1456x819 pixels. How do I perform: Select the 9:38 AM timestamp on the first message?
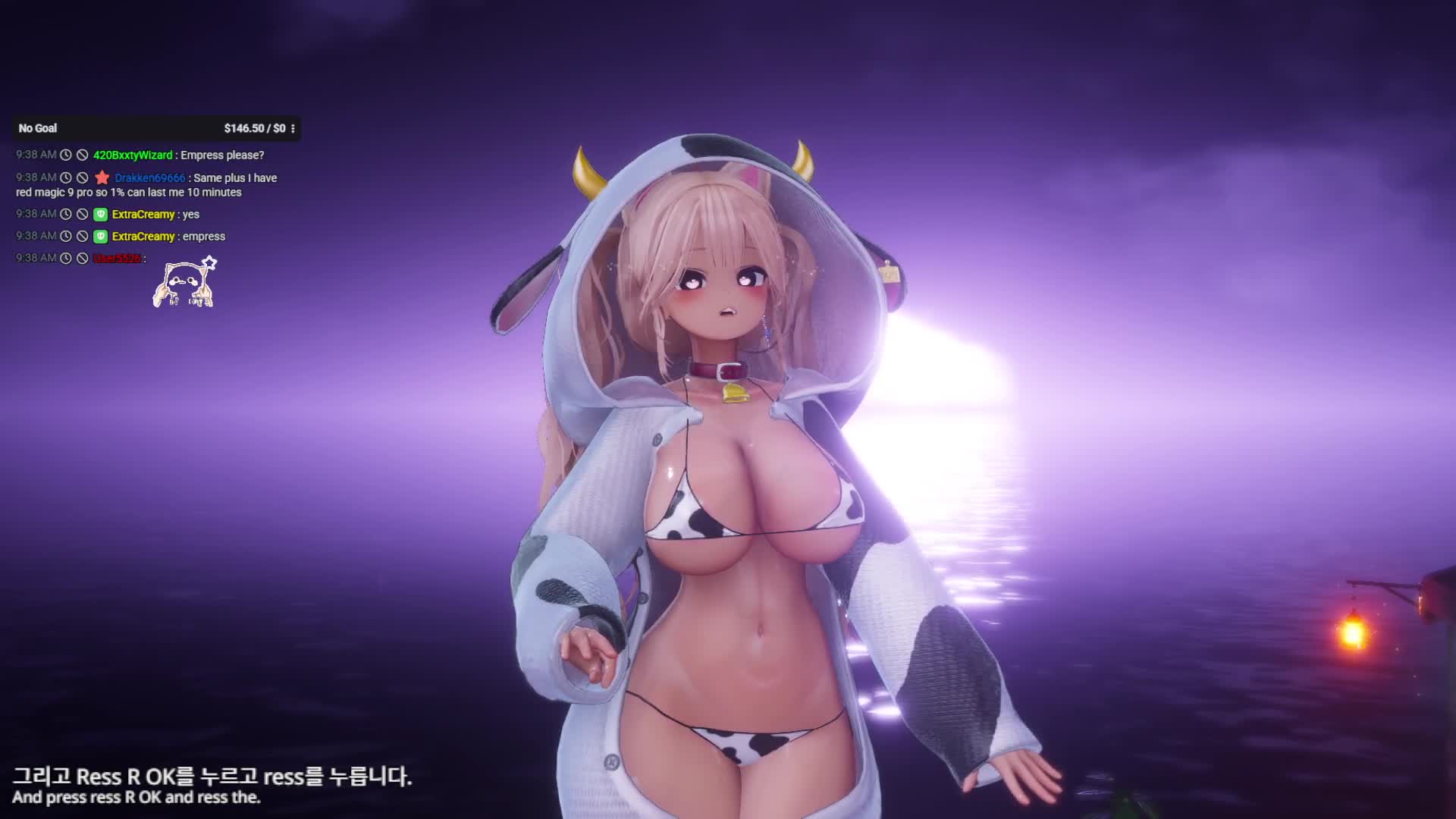click(36, 155)
